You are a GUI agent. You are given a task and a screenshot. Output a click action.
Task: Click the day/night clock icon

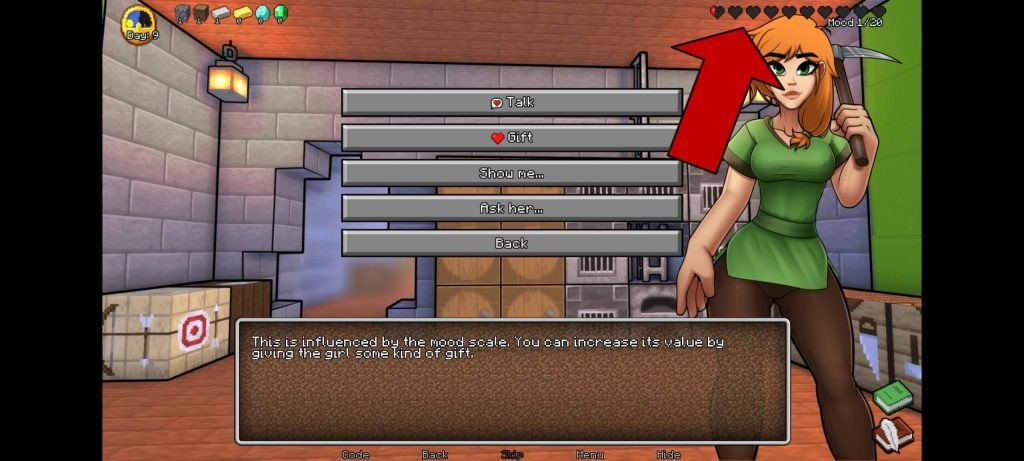pyautogui.click(x=138, y=24)
